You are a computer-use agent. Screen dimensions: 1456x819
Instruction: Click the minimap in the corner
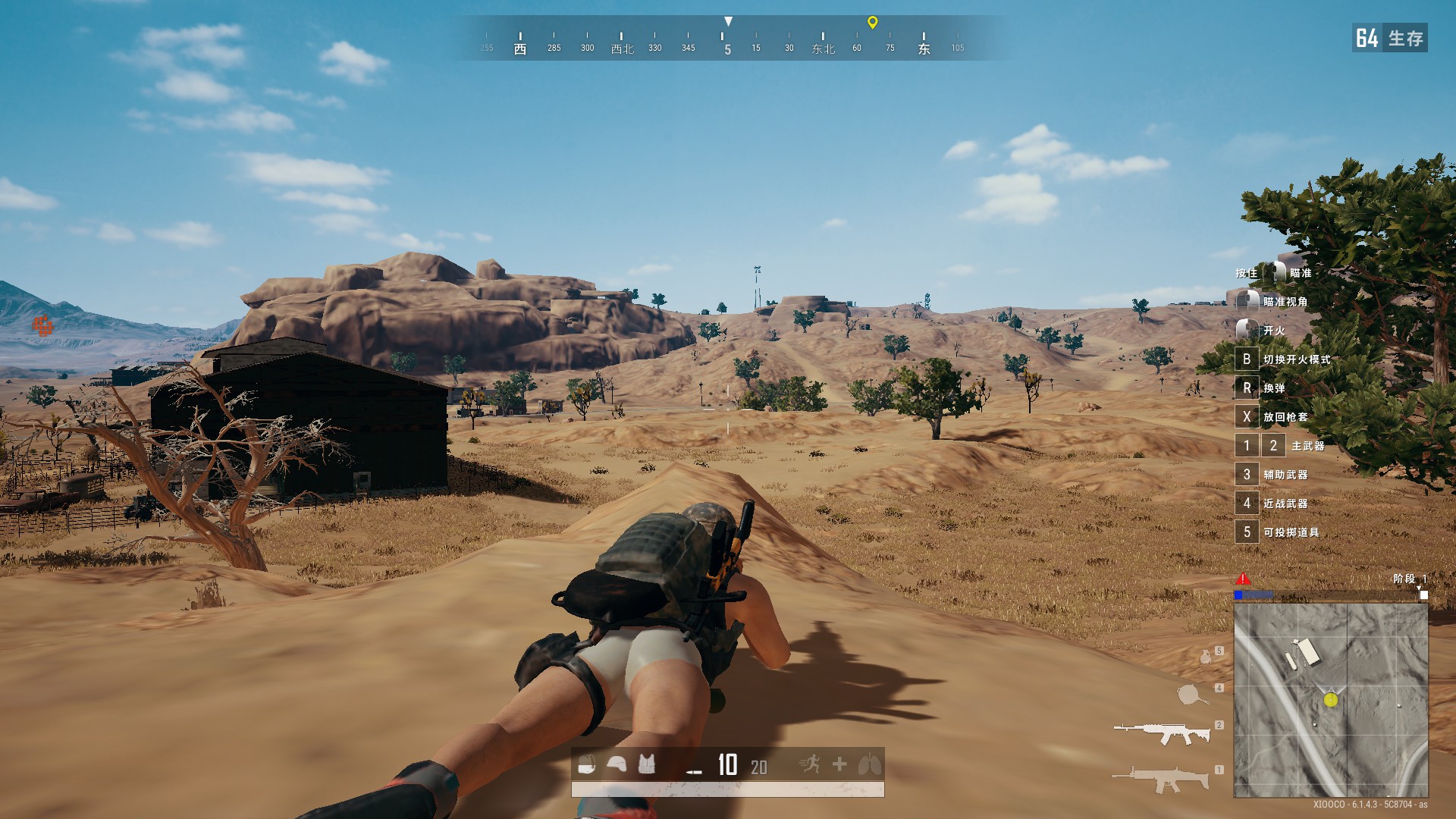1330,700
